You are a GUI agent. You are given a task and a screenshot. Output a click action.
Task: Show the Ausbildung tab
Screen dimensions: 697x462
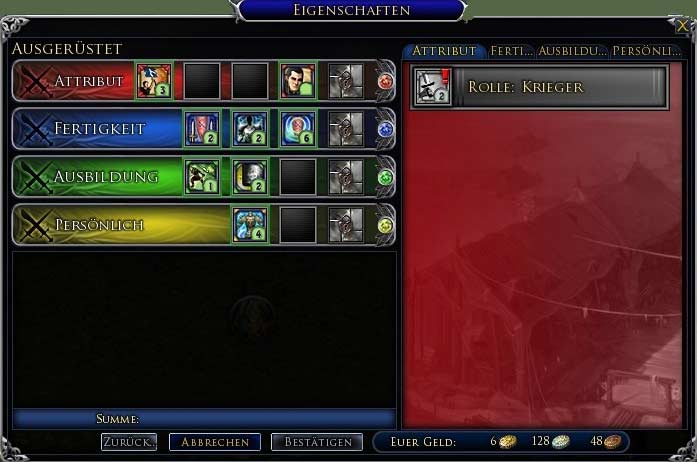click(x=571, y=51)
